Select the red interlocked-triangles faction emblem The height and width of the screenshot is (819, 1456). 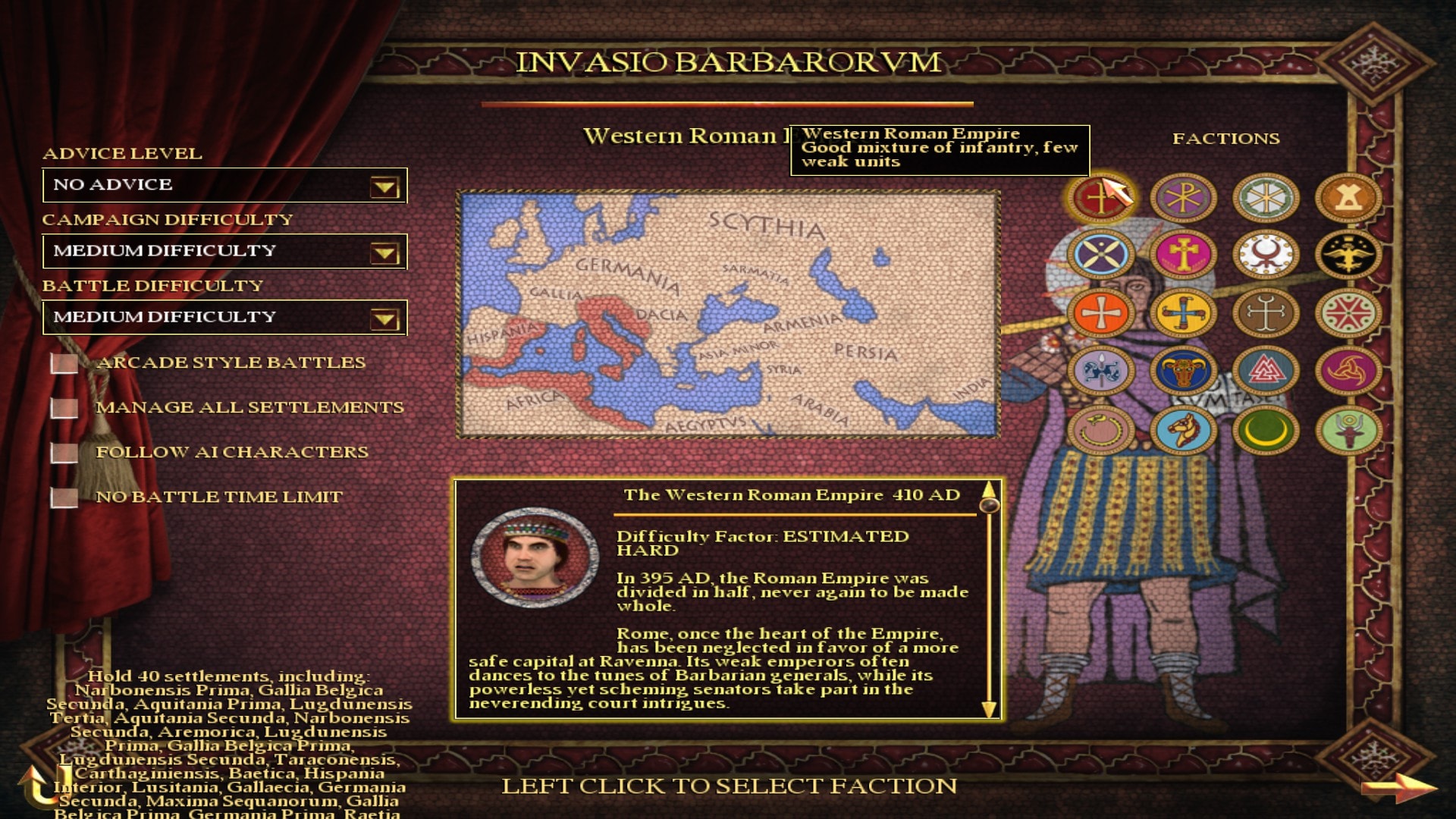[1266, 372]
